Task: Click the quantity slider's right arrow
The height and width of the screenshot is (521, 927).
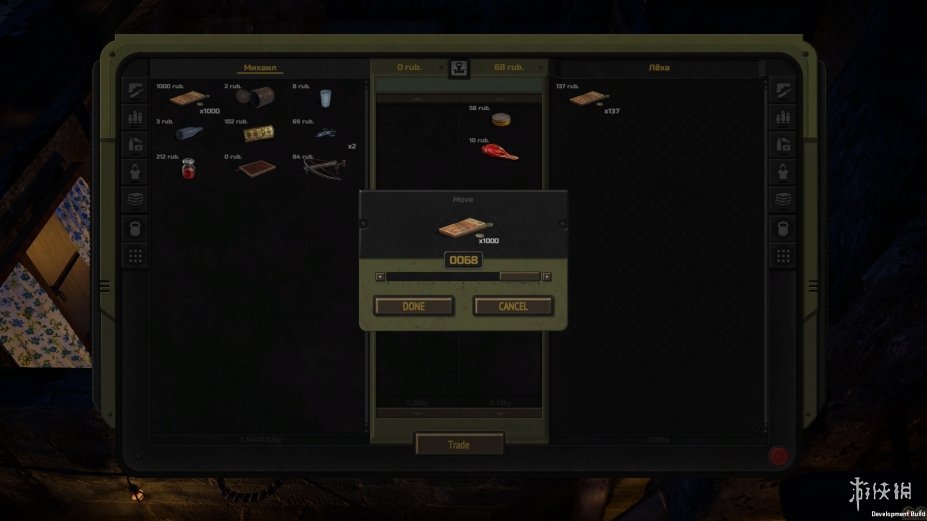Action: point(546,276)
